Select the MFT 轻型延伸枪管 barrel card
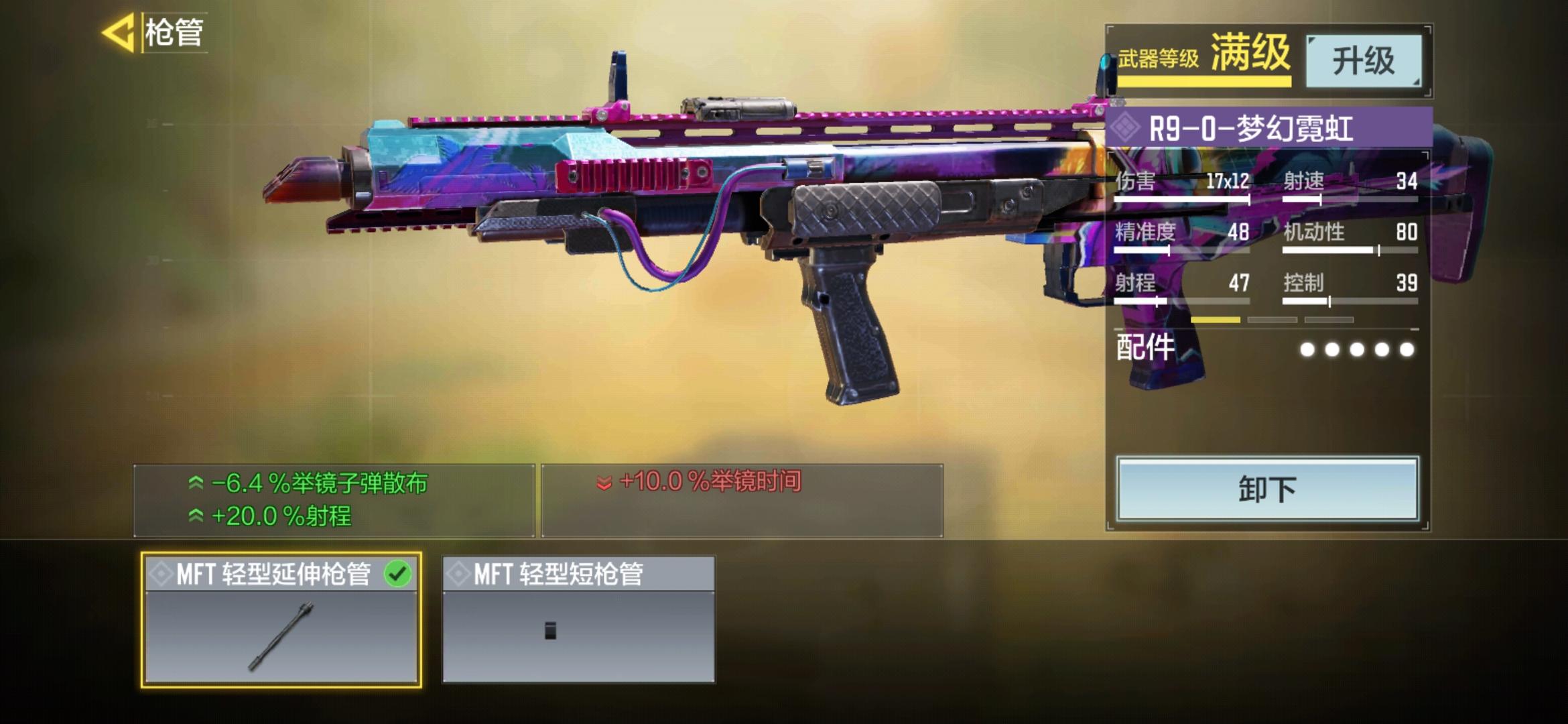Viewport: 1568px width, 724px height. point(281,619)
